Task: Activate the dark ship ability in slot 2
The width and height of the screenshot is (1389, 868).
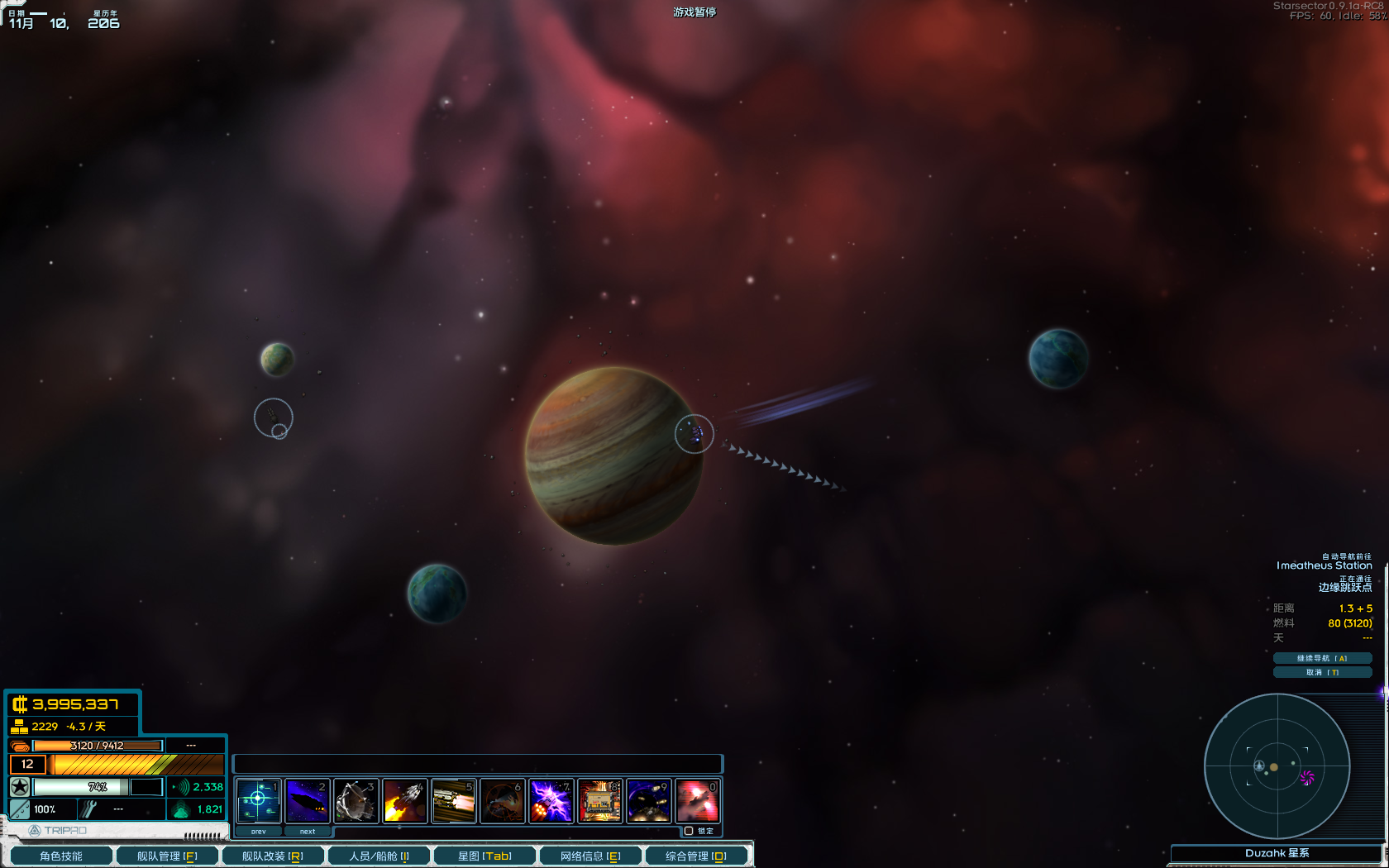Action: coord(307,801)
